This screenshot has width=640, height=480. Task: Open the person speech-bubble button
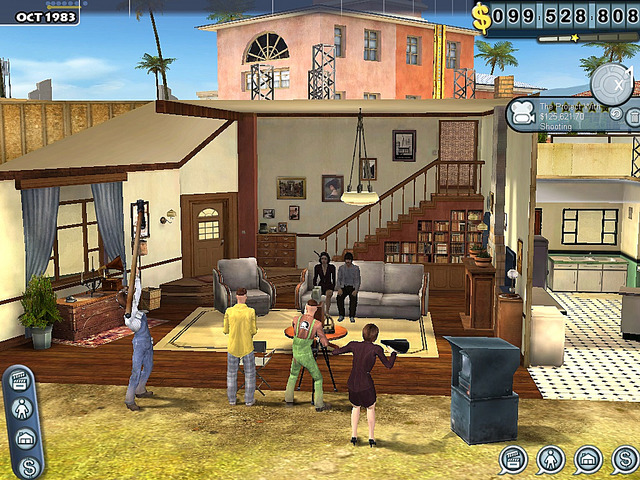pos(551,460)
